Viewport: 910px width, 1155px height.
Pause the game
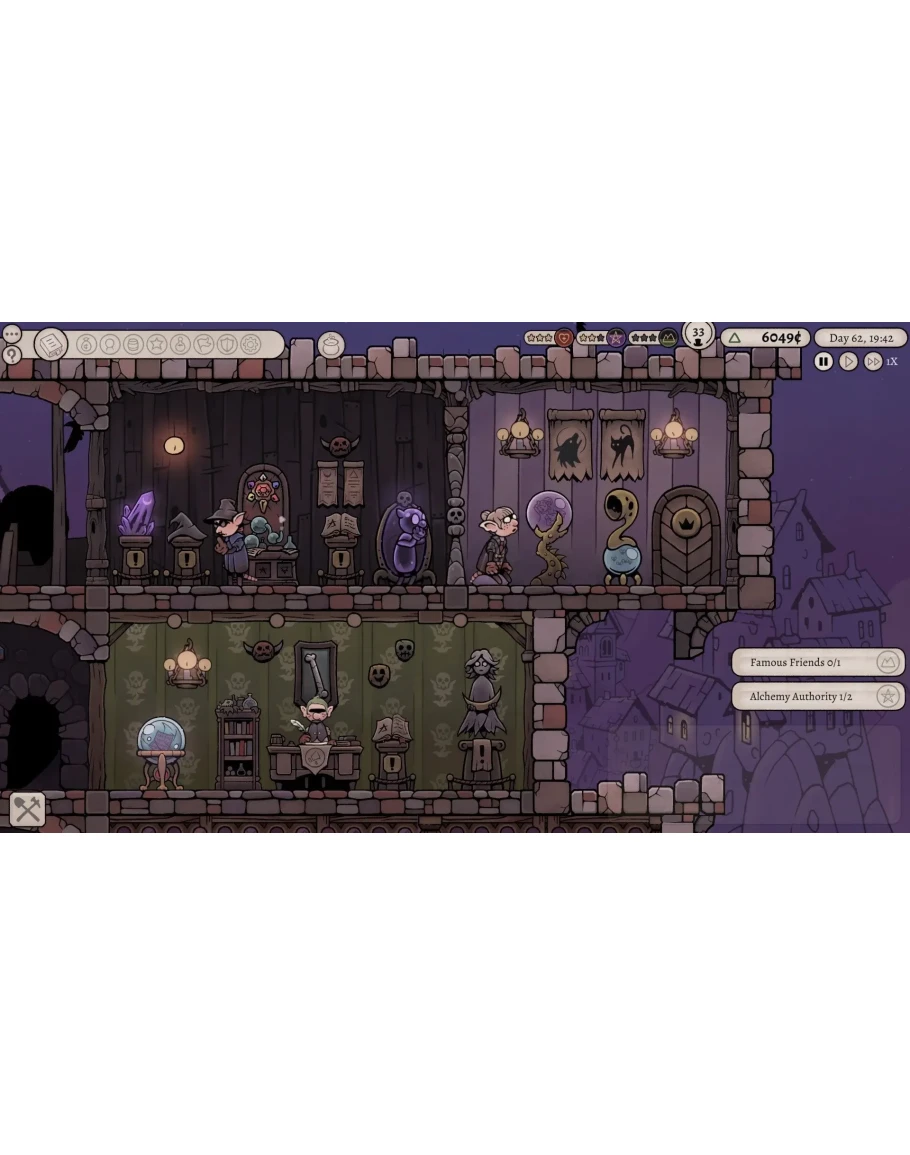click(823, 362)
